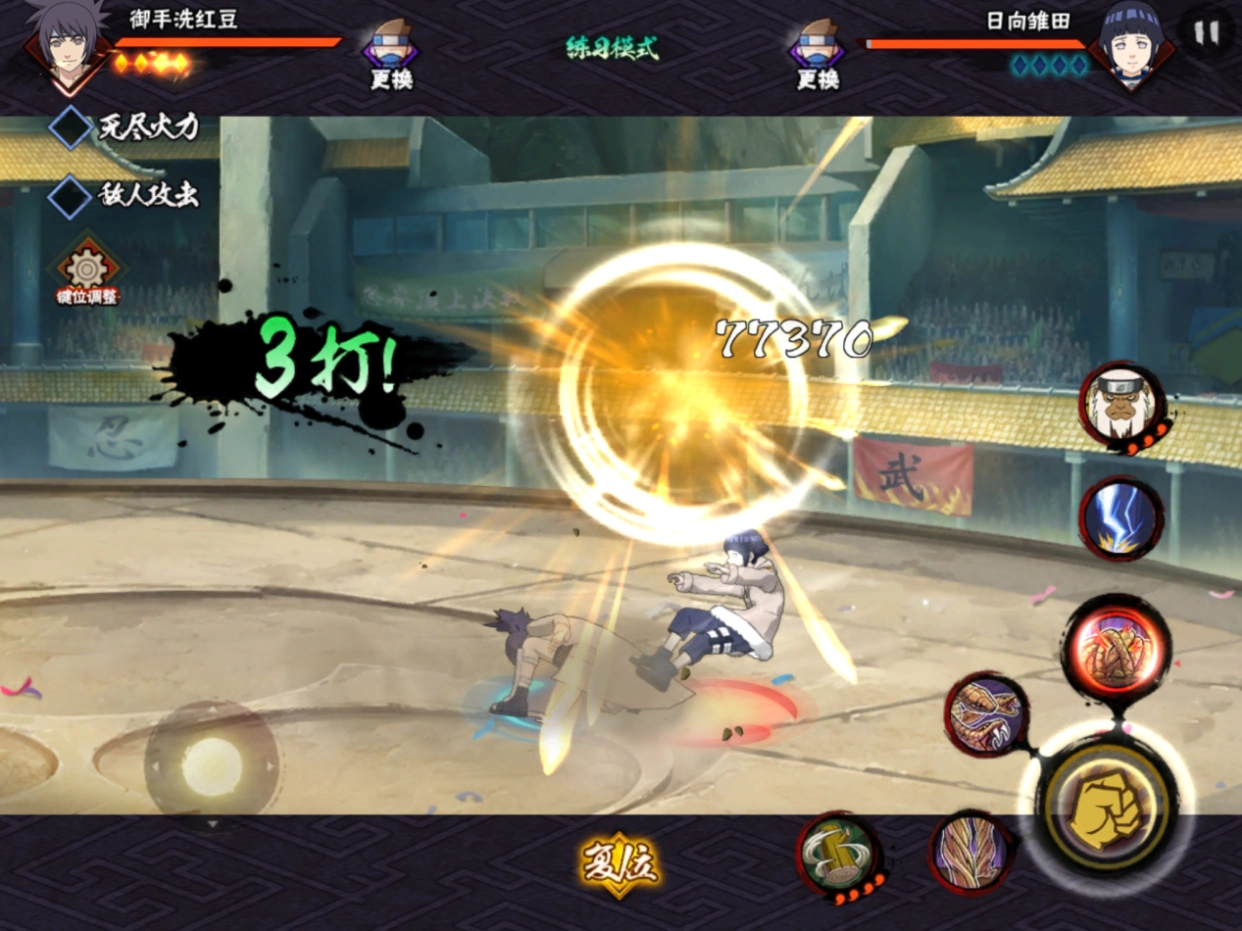Pause the game with the top-right button
Image resolution: width=1242 pixels, height=931 pixels.
1207,33
